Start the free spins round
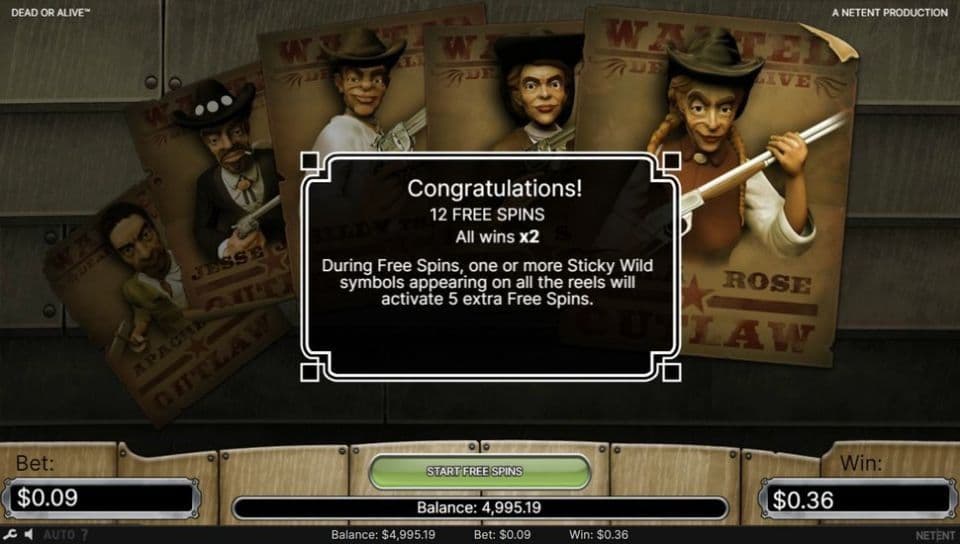The image size is (960, 544). [474, 471]
